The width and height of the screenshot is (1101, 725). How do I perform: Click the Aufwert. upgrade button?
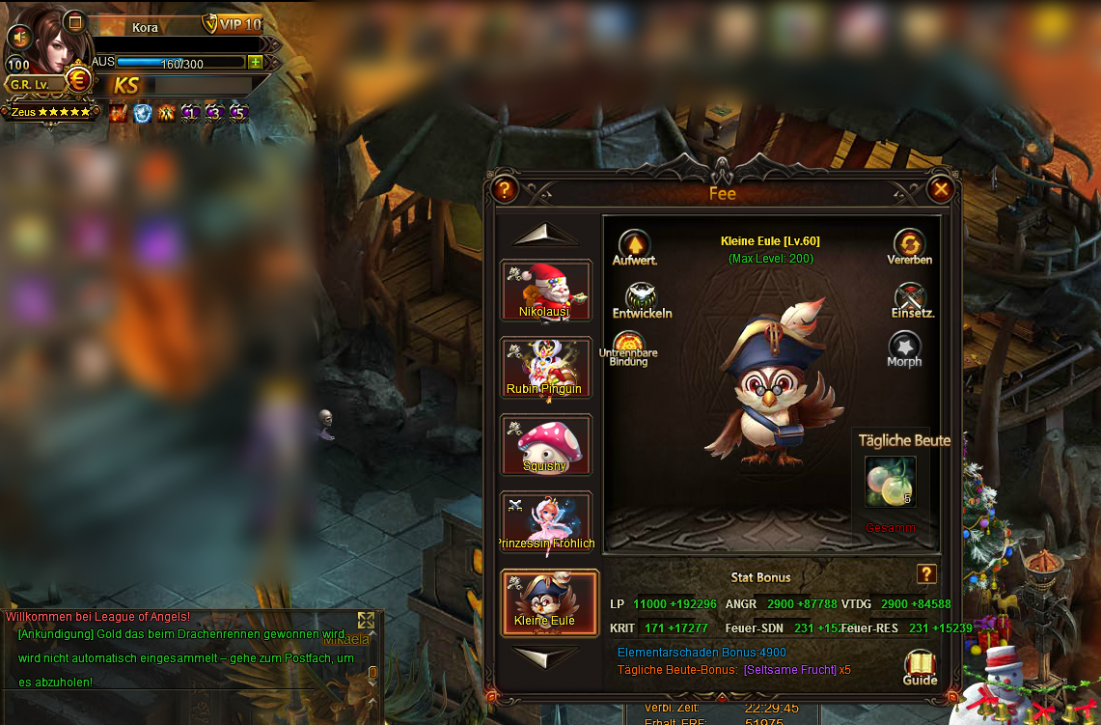tap(634, 245)
